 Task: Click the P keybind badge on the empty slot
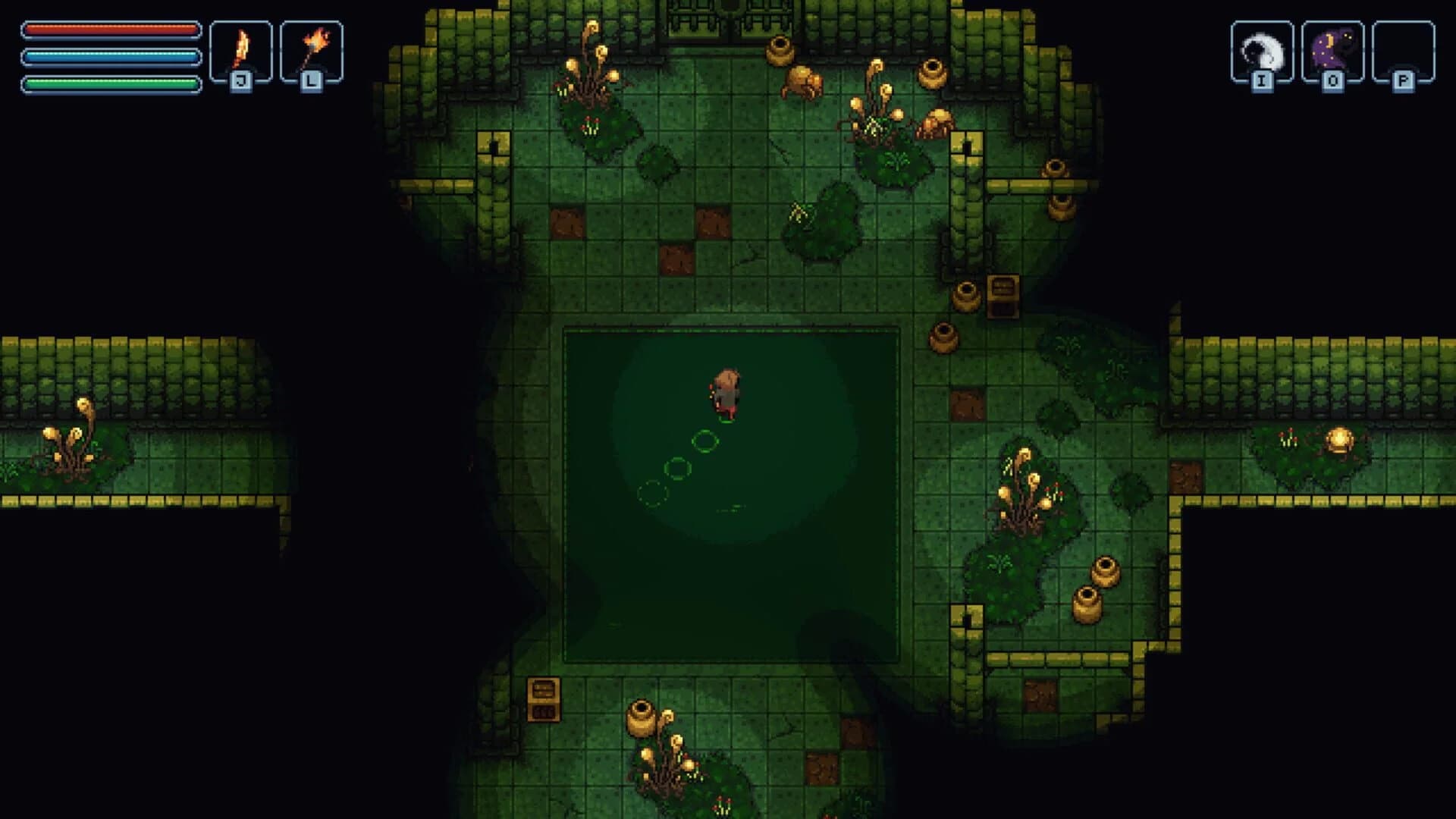1404,79
